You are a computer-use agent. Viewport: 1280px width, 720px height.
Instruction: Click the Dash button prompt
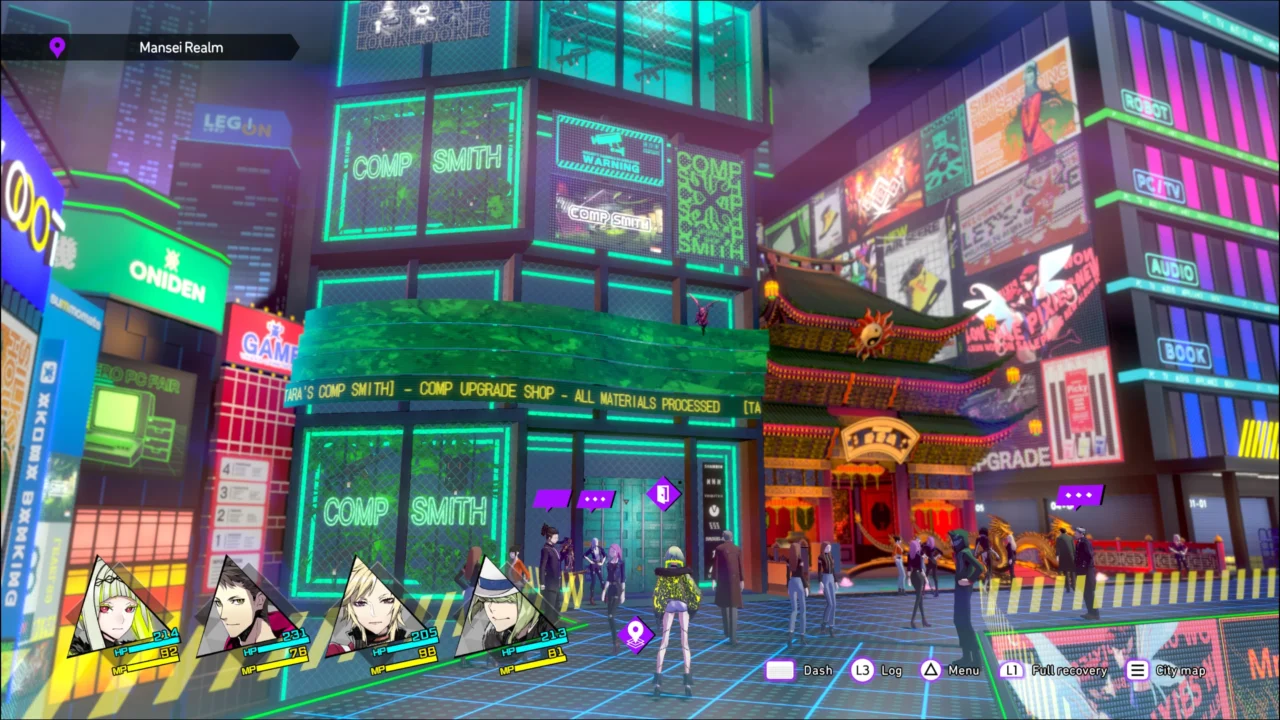[781, 670]
